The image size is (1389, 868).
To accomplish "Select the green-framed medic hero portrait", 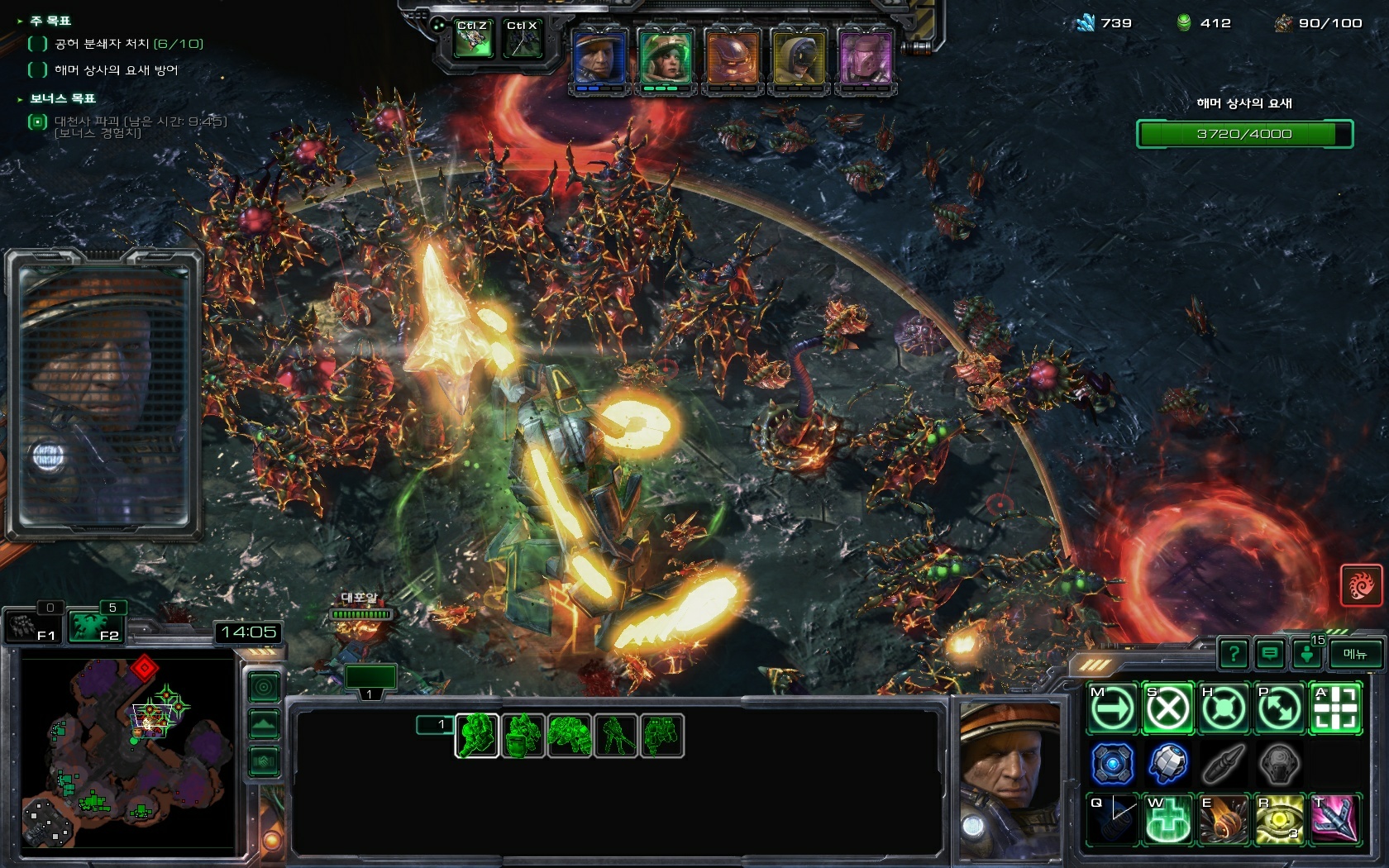I will [x=666, y=58].
